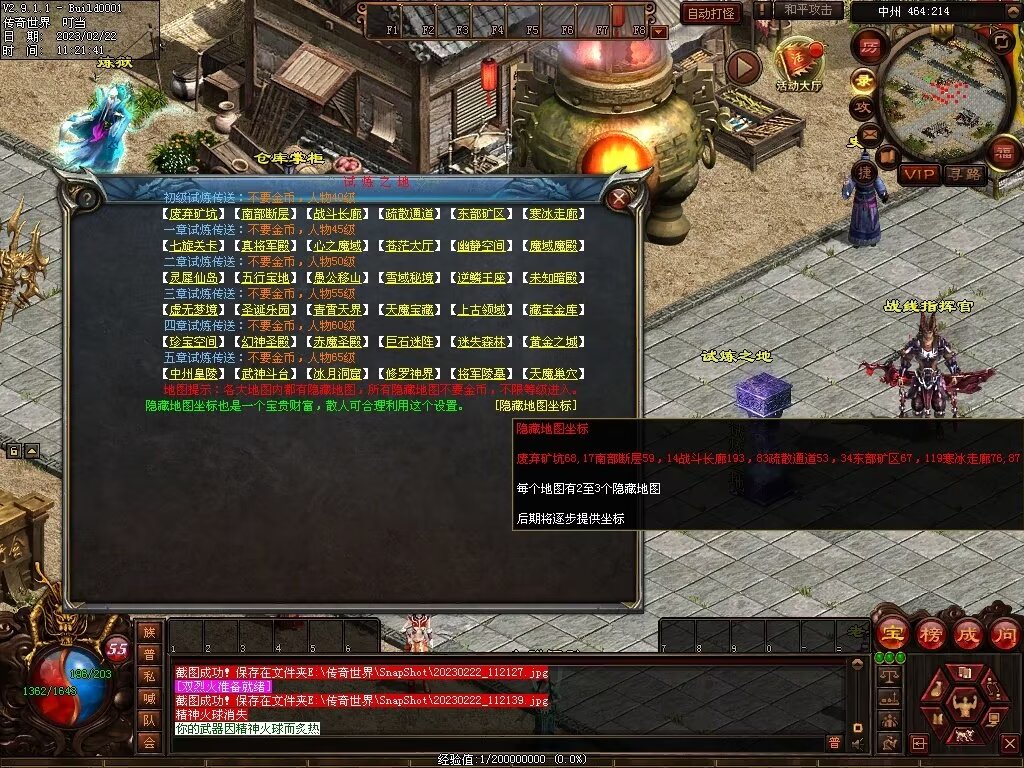The width and height of the screenshot is (1024, 768).
Task: Activate the 寻路 pathfinding button
Action: tap(964, 174)
